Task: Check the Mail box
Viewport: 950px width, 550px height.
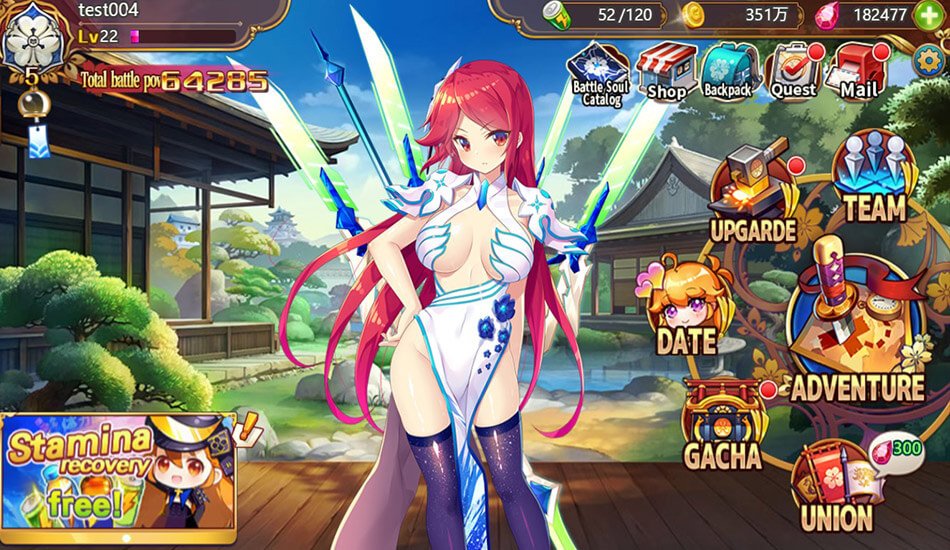Action: point(858,72)
